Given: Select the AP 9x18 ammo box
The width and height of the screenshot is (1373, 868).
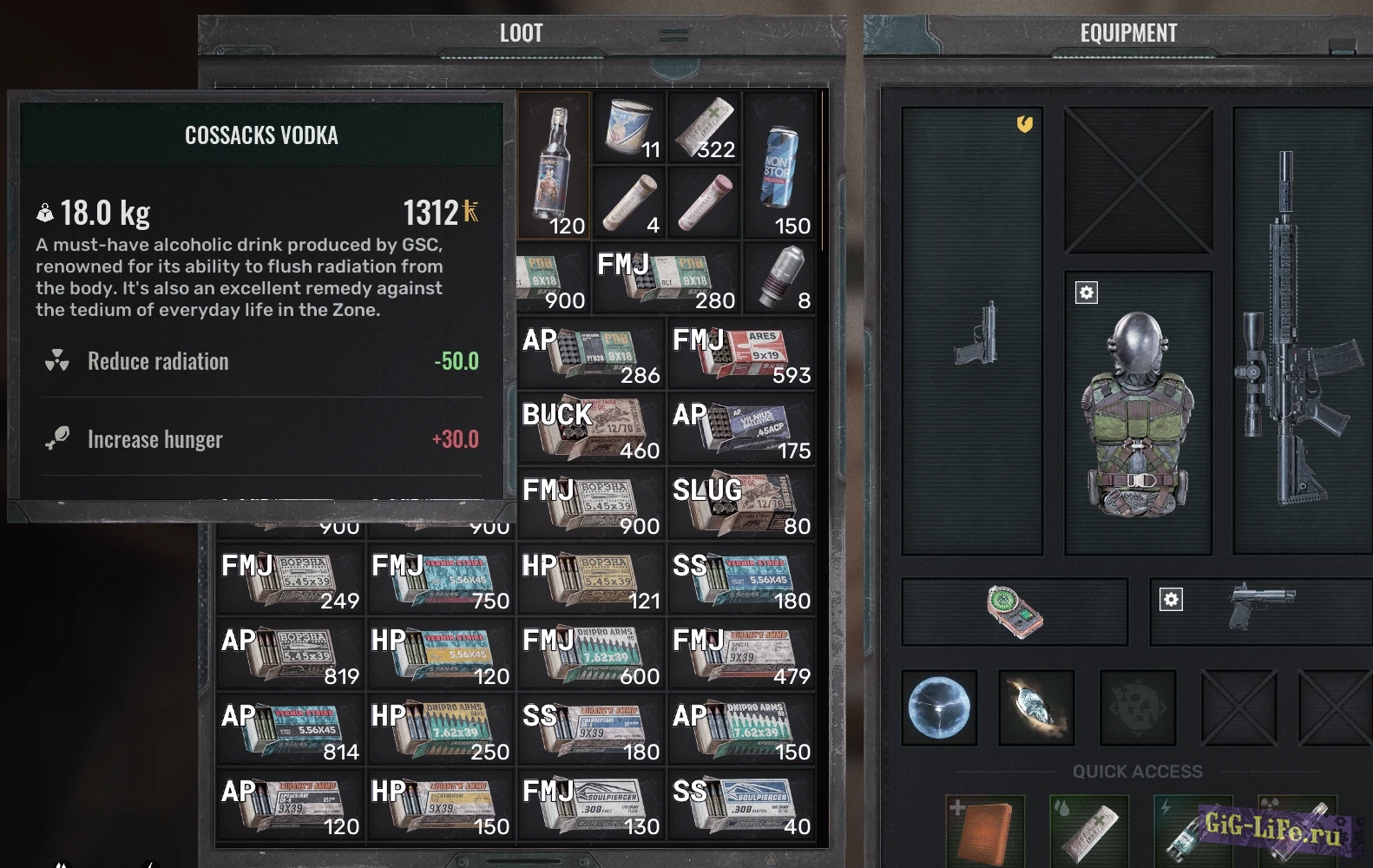Looking at the screenshot, I should tap(591, 353).
